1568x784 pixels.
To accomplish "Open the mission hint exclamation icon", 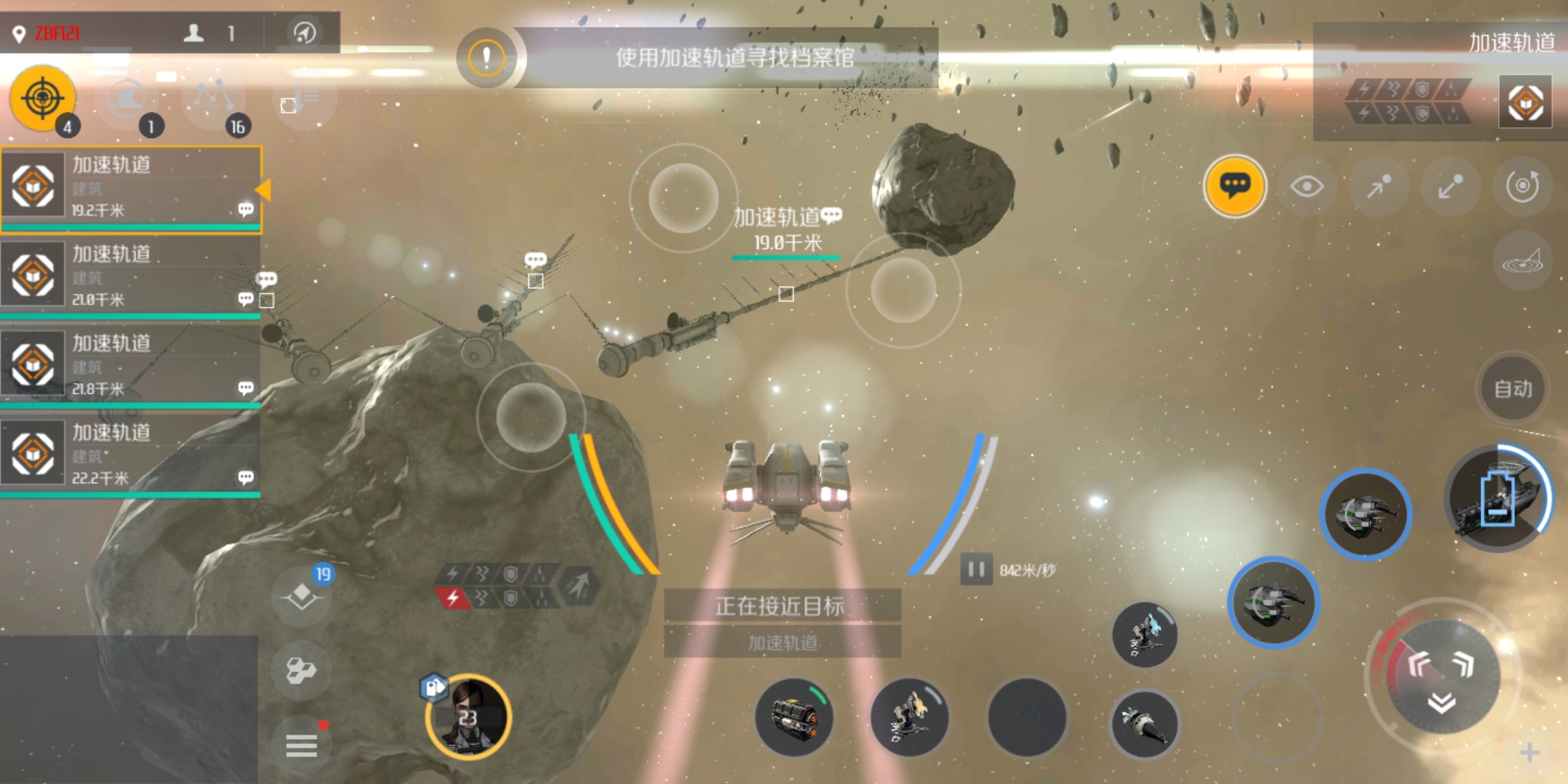I will coord(486,58).
